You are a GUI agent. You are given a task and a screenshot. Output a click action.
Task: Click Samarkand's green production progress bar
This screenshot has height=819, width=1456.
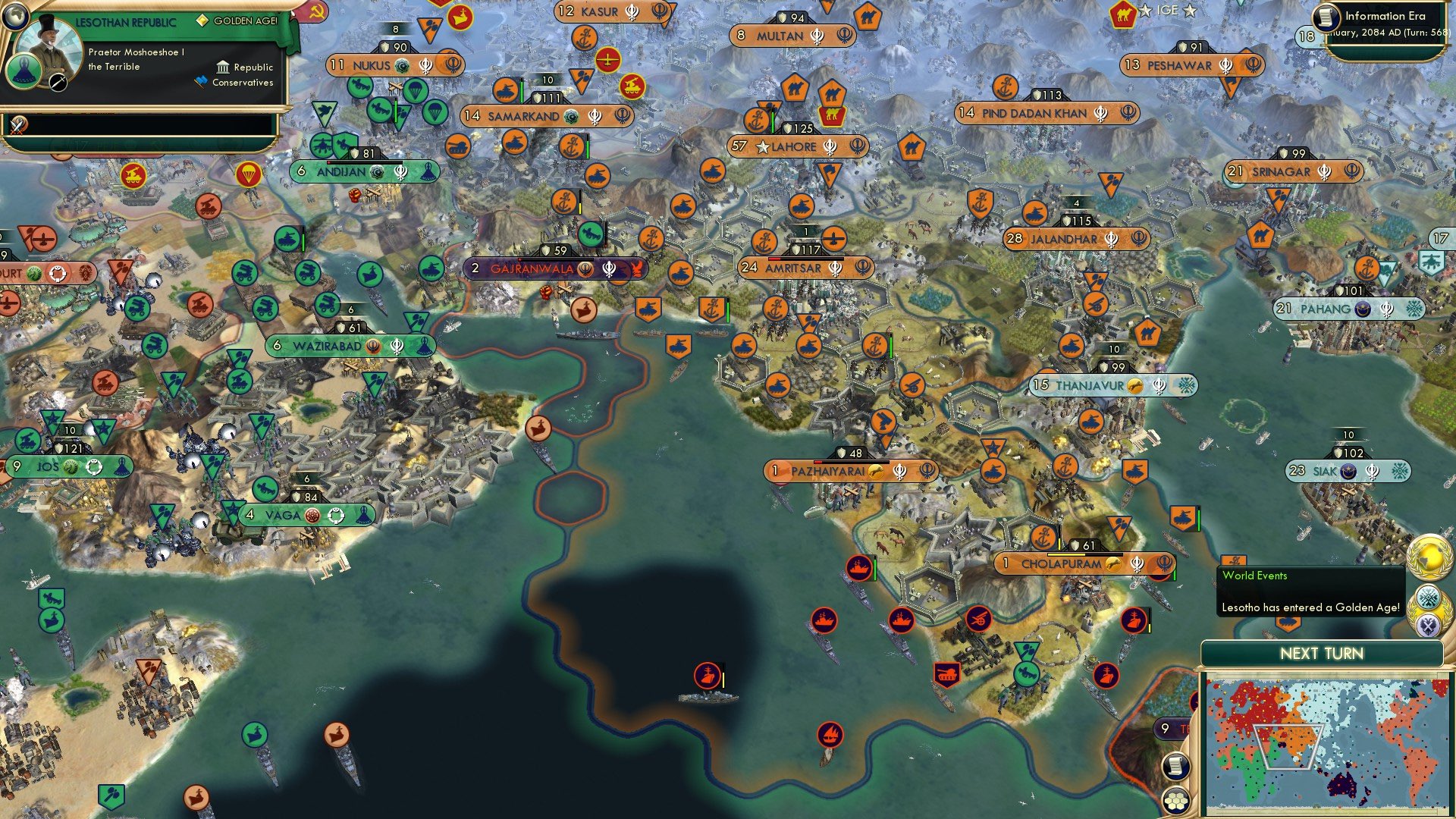tap(522, 90)
